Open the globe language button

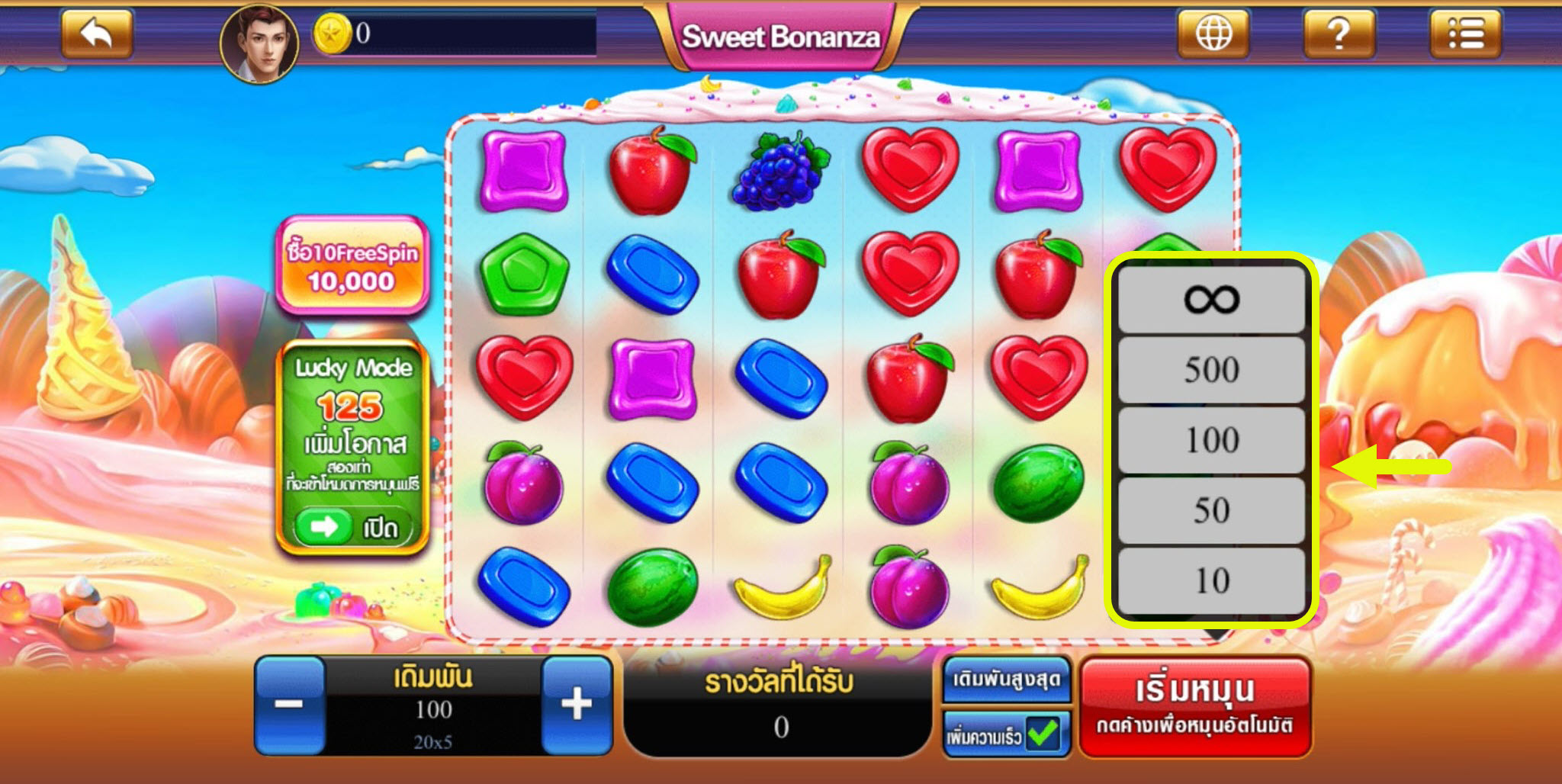pos(1213,34)
